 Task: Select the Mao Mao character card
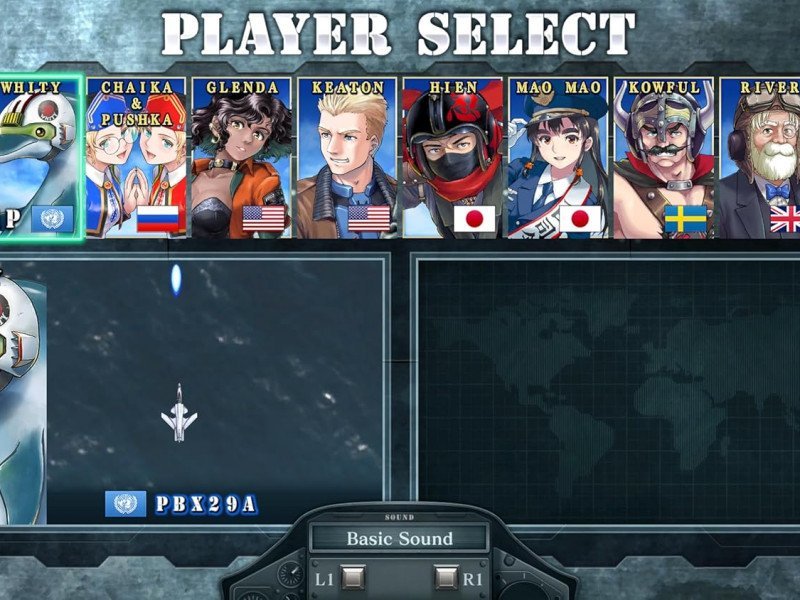click(x=557, y=158)
